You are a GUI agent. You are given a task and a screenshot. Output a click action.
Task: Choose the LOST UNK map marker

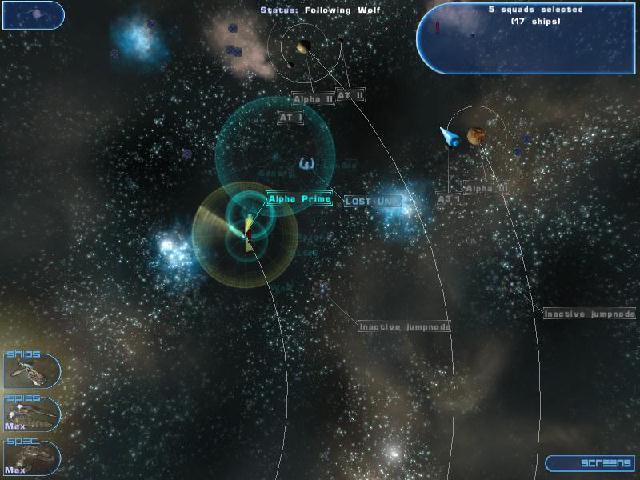pos(372,201)
